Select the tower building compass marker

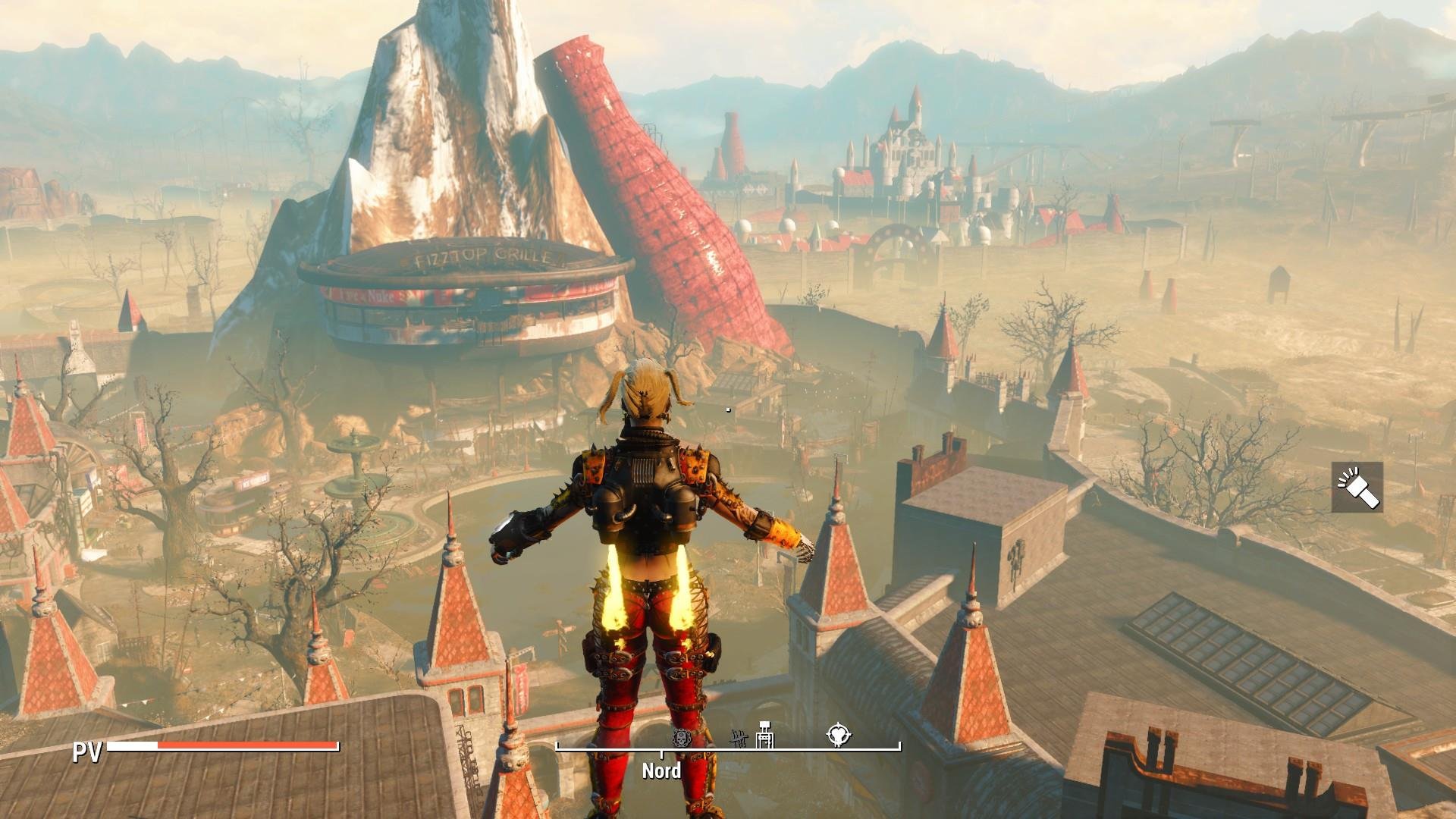coord(765,735)
